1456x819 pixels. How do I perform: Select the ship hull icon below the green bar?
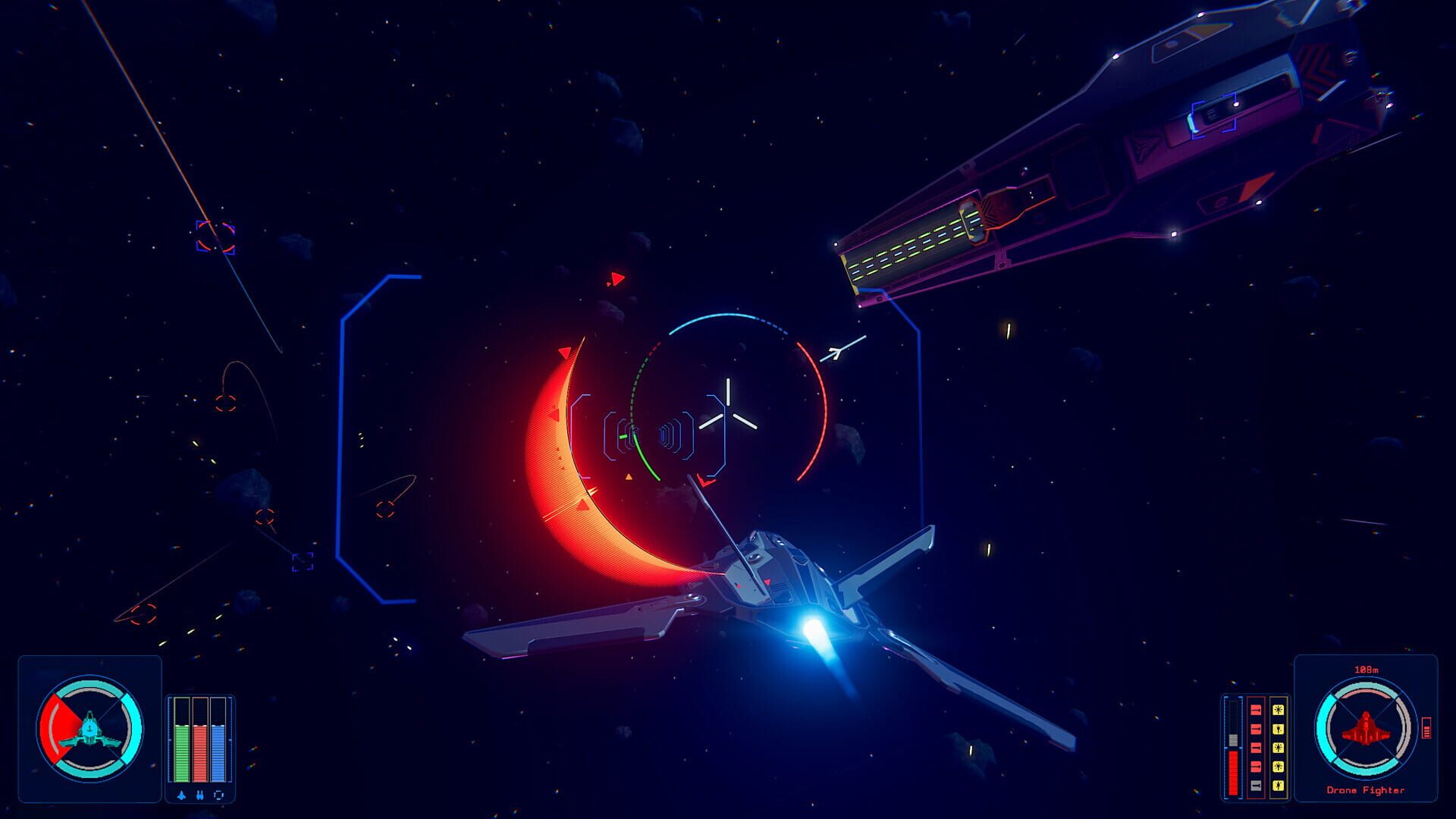[181, 795]
